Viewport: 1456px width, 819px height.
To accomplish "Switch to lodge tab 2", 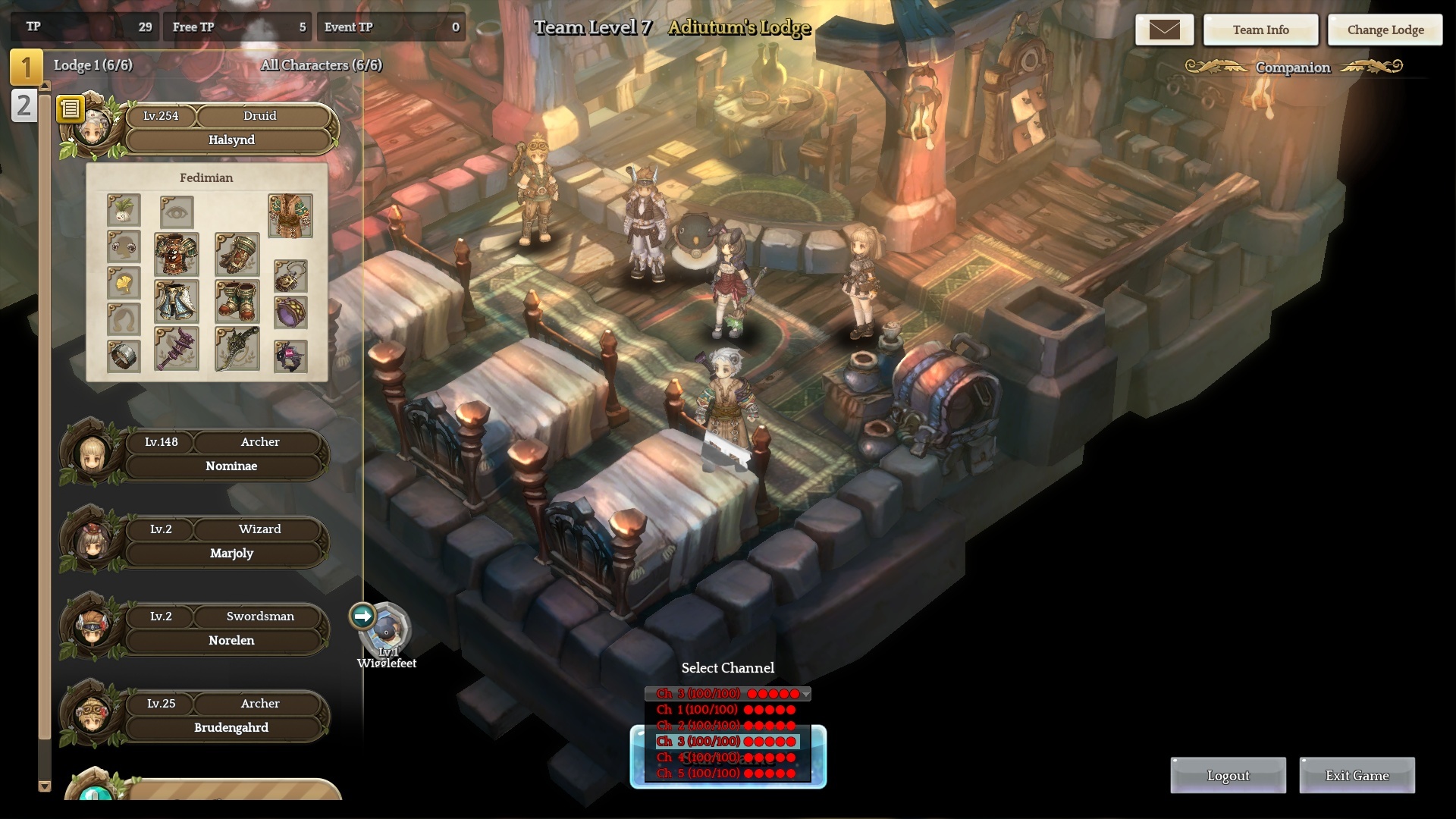I will click(x=24, y=105).
